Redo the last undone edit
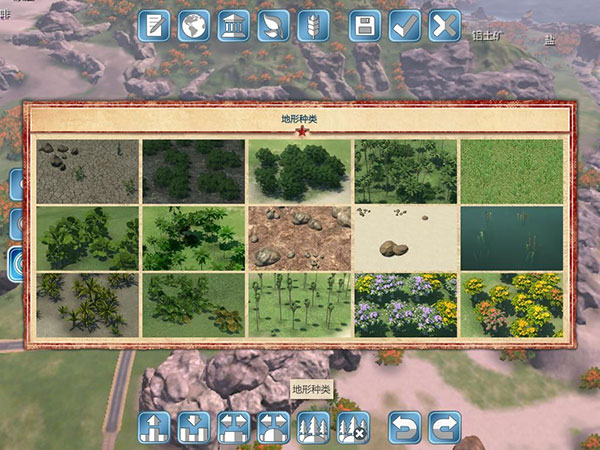Screen dimensions: 600x450 (x=444, y=428)
